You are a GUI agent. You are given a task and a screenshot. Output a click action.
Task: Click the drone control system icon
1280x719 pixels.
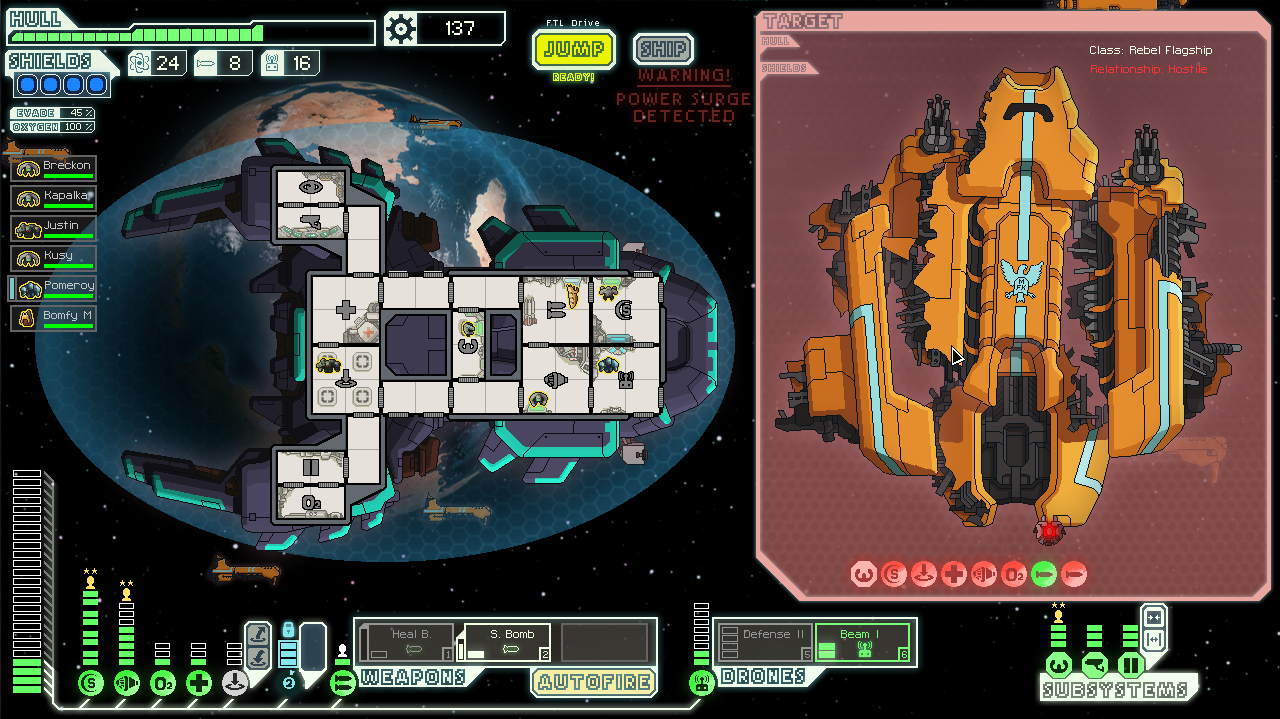tap(701, 684)
